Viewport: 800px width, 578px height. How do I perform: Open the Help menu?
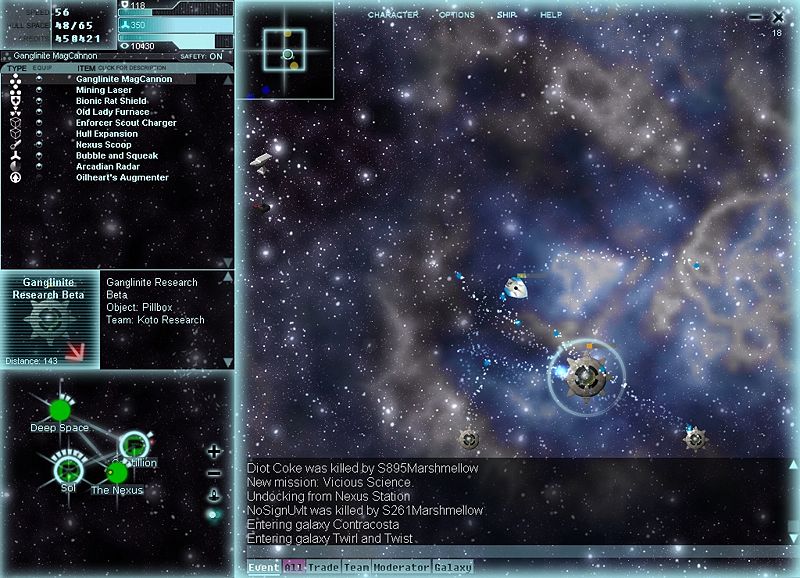click(x=551, y=16)
